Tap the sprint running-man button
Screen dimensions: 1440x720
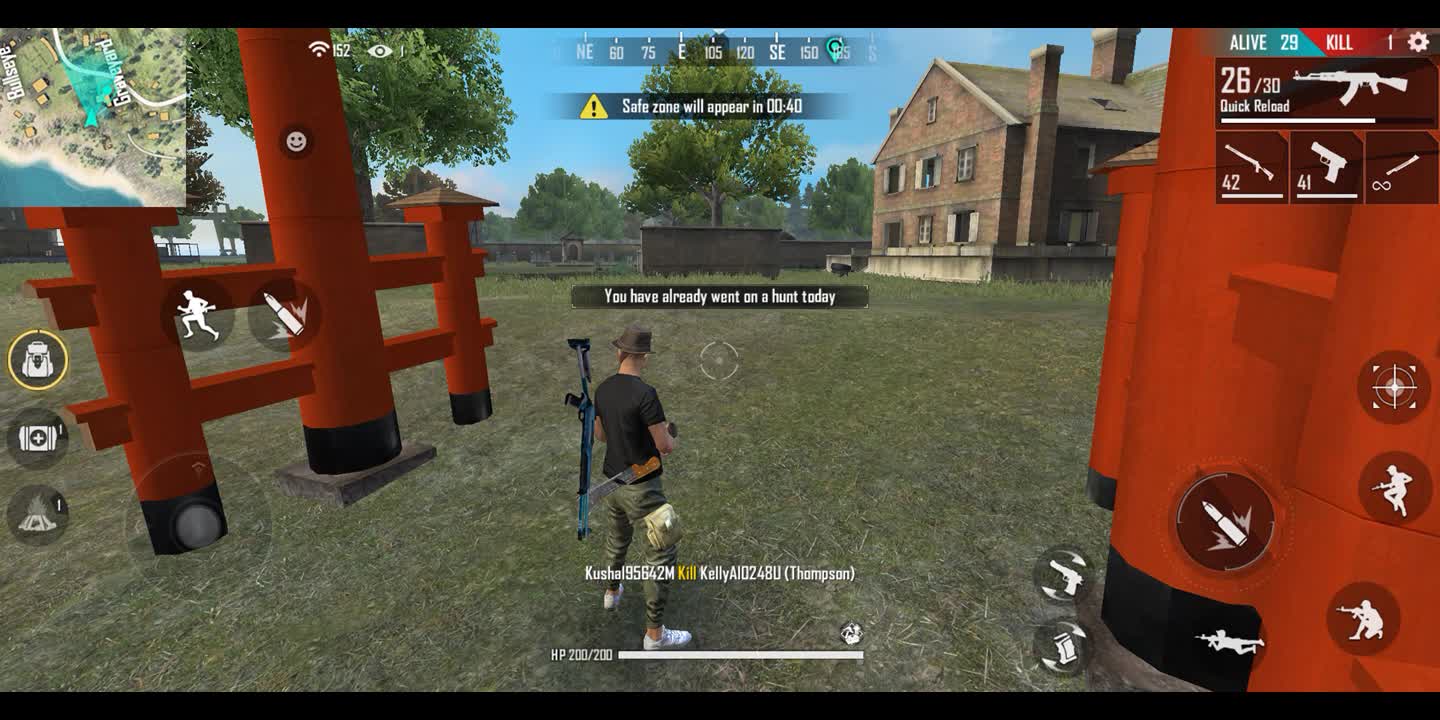197,314
